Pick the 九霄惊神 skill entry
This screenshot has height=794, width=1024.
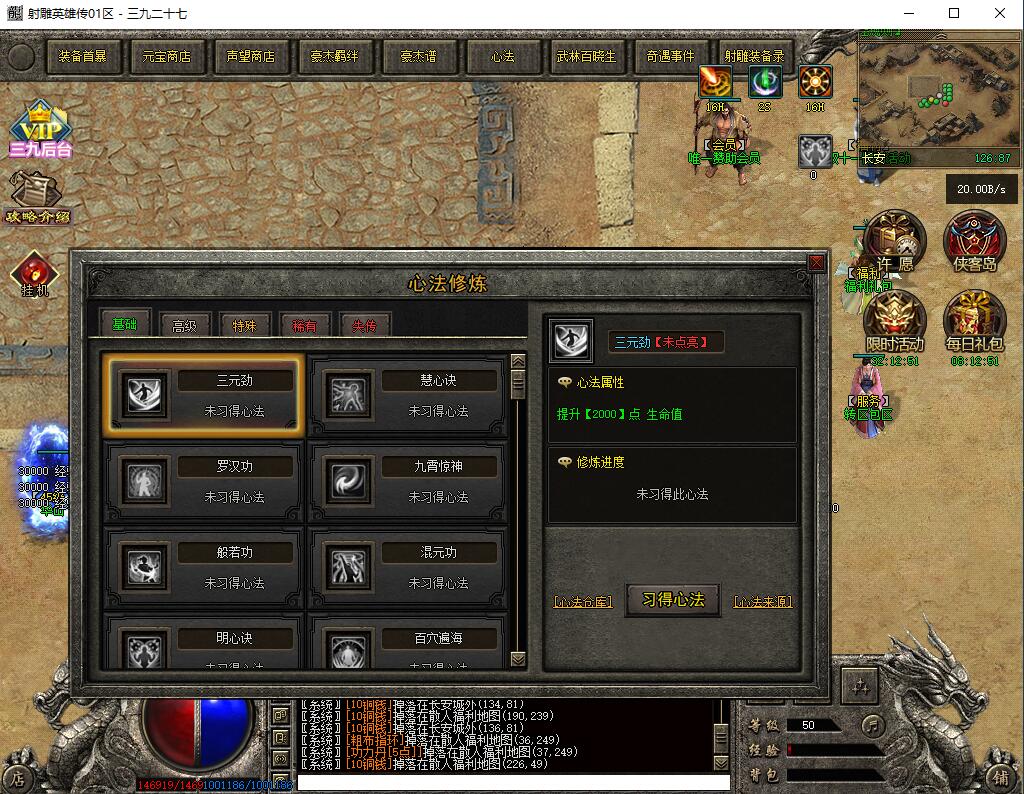coord(407,482)
